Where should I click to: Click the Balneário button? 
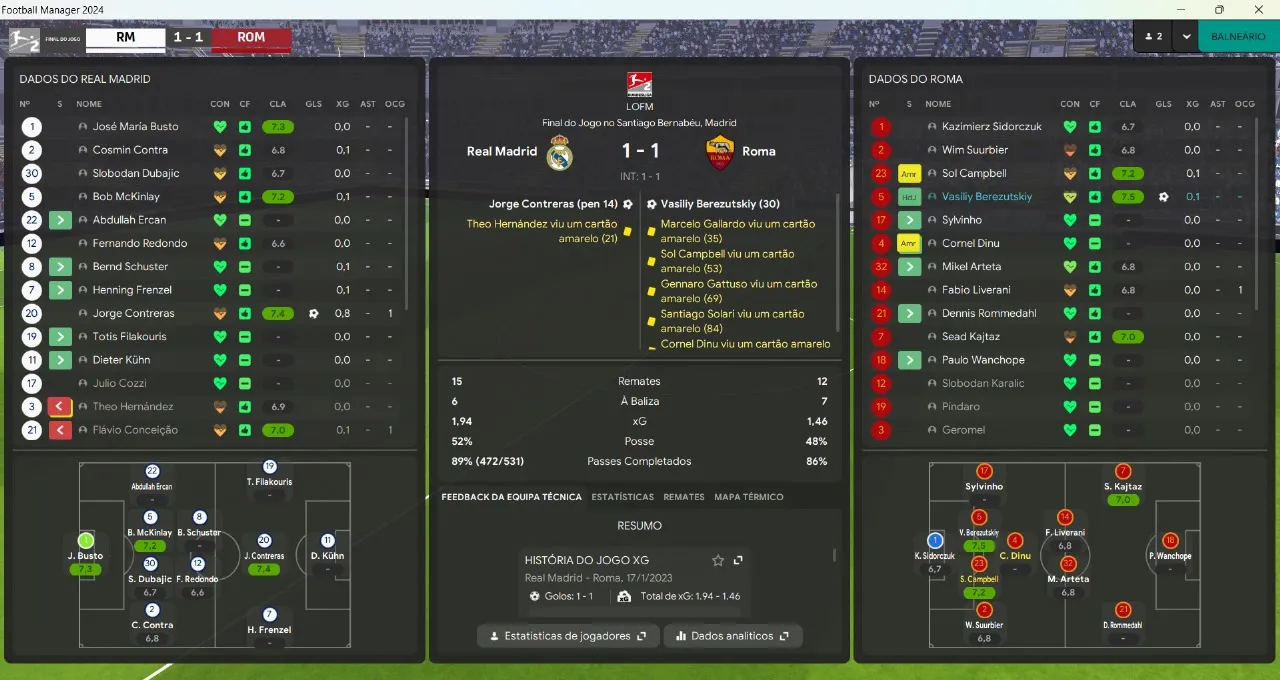(x=1237, y=36)
